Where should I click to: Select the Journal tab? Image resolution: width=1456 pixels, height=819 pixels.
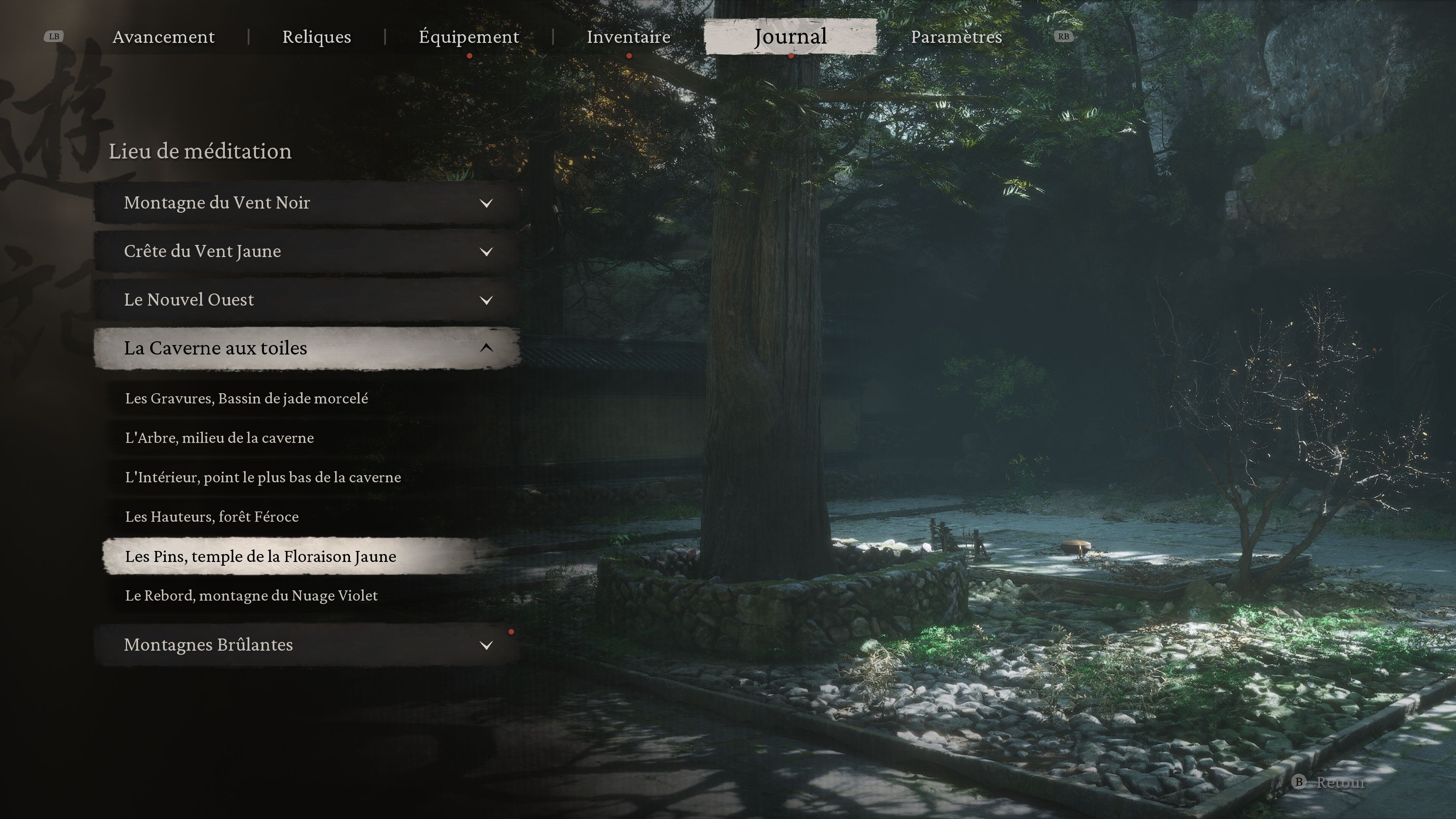click(x=790, y=37)
